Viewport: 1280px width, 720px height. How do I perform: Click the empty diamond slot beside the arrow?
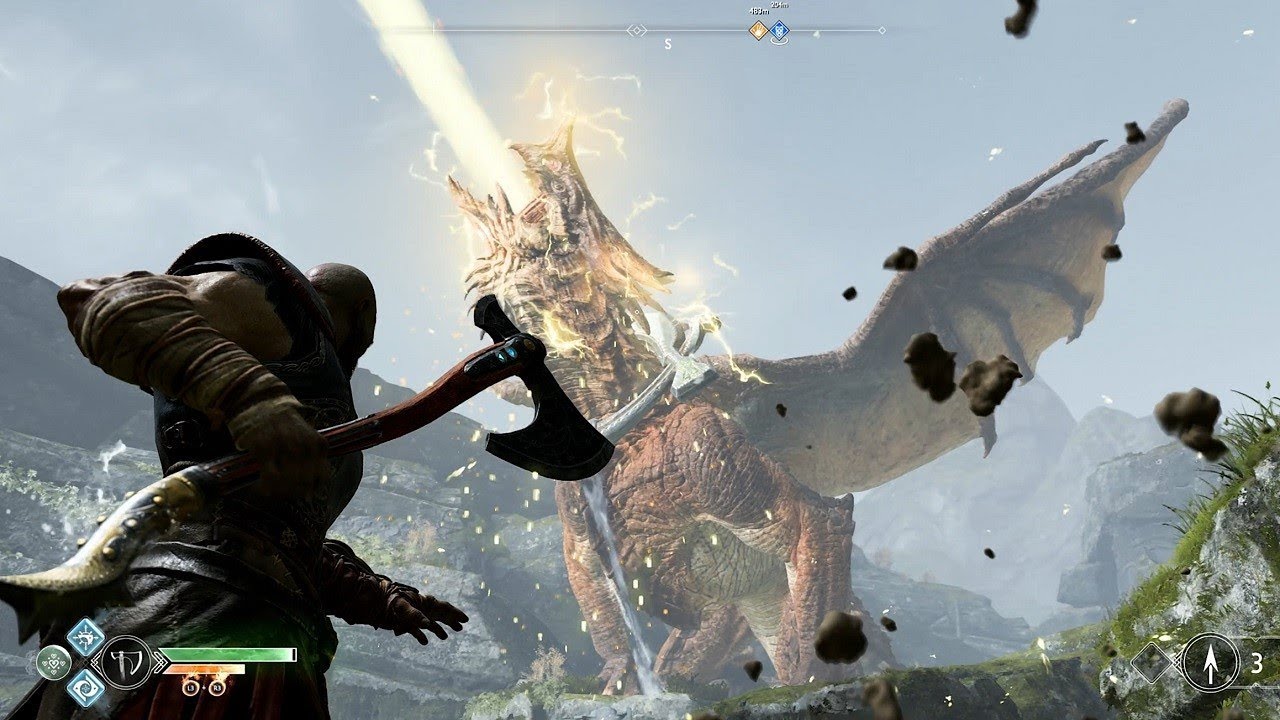click(x=1155, y=662)
